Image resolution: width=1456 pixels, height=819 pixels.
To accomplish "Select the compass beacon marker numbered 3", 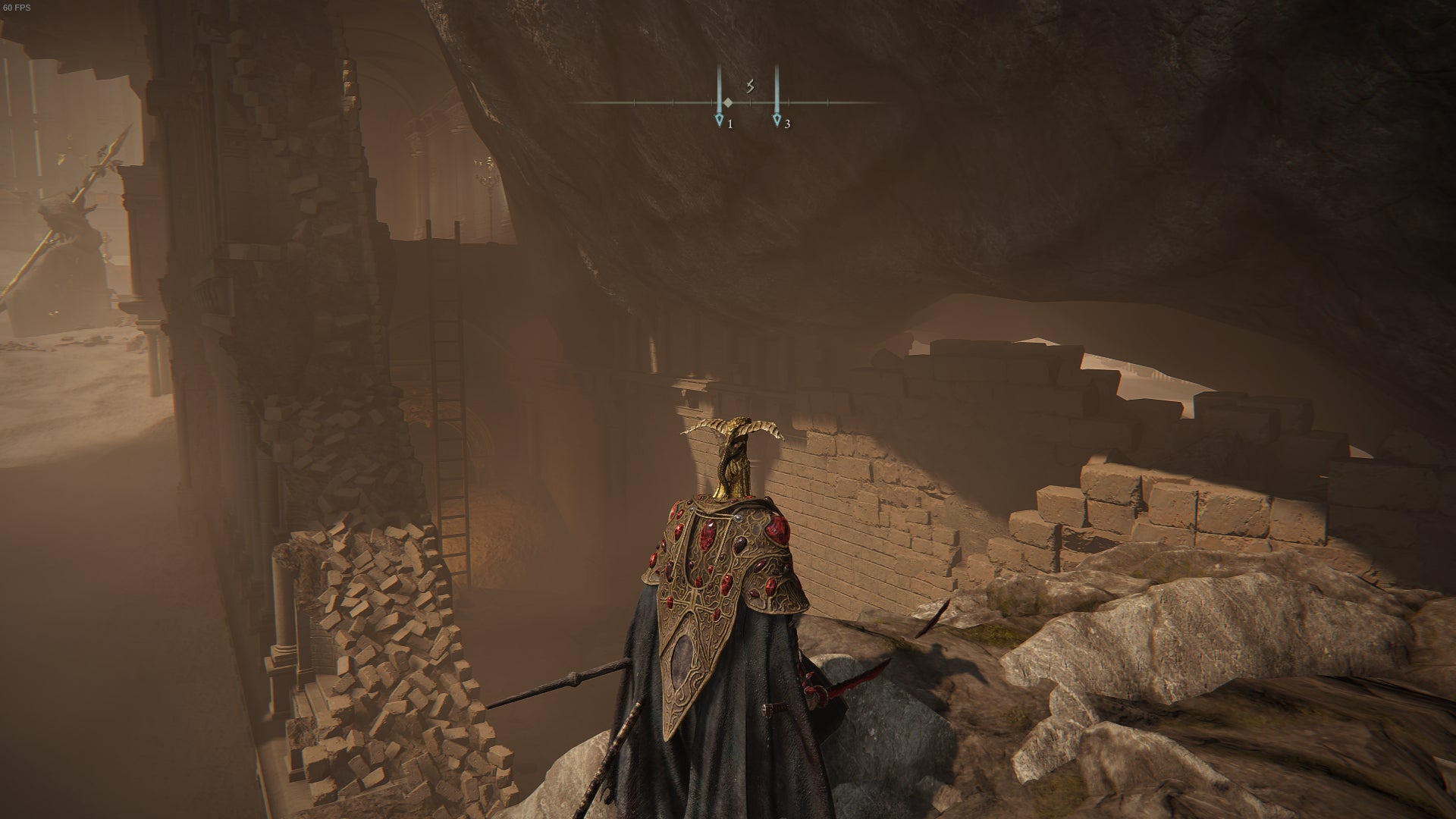I will tap(777, 120).
